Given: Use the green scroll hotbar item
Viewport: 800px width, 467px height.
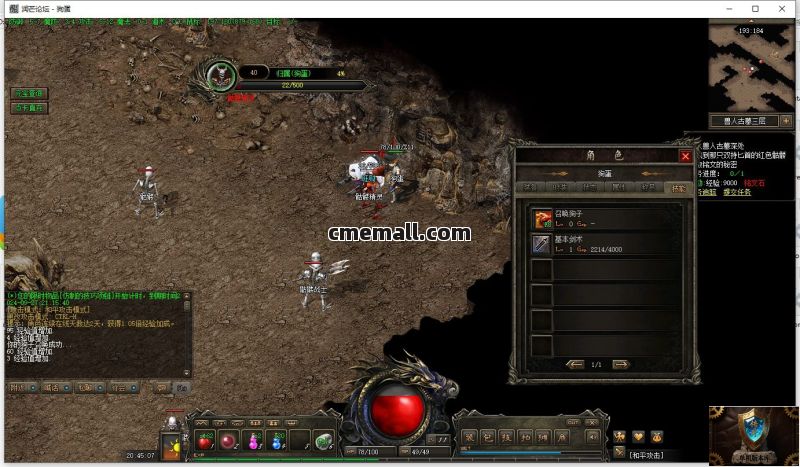Looking at the screenshot, I should click(324, 440).
